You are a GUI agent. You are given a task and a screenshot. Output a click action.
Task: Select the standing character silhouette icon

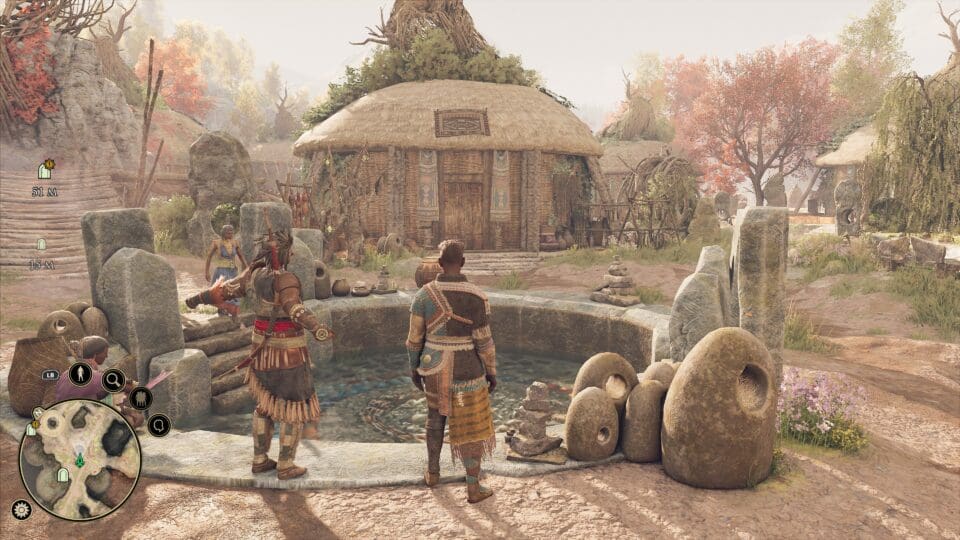coord(80,376)
